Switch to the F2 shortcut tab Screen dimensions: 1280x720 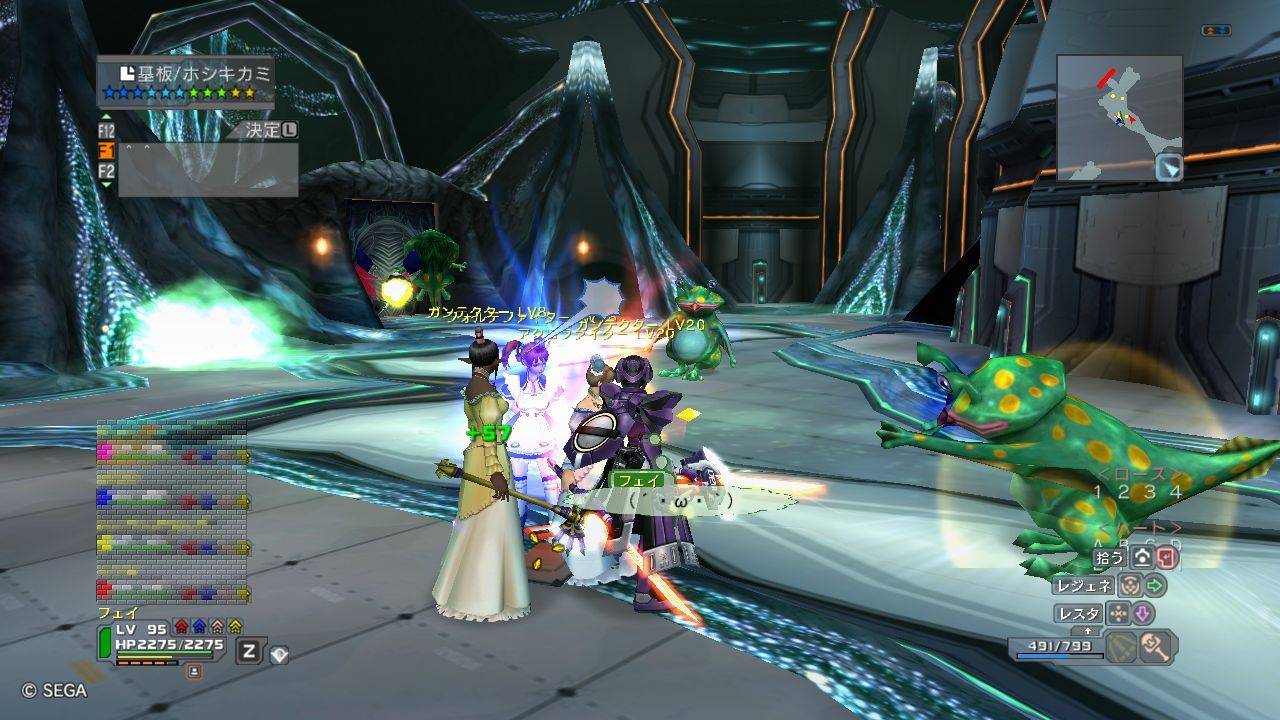tap(106, 171)
